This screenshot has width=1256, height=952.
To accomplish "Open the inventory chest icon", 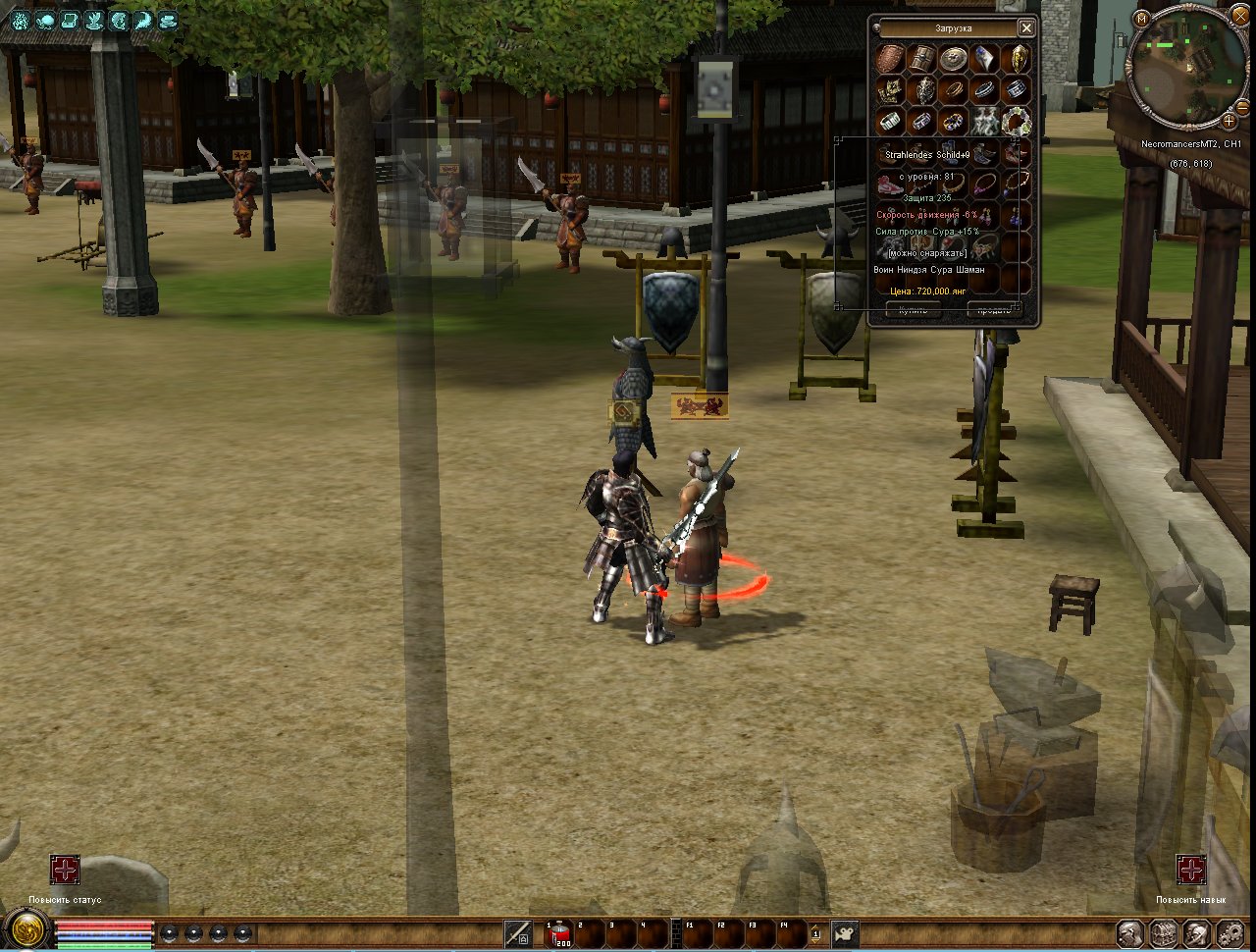I will coord(1163,932).
